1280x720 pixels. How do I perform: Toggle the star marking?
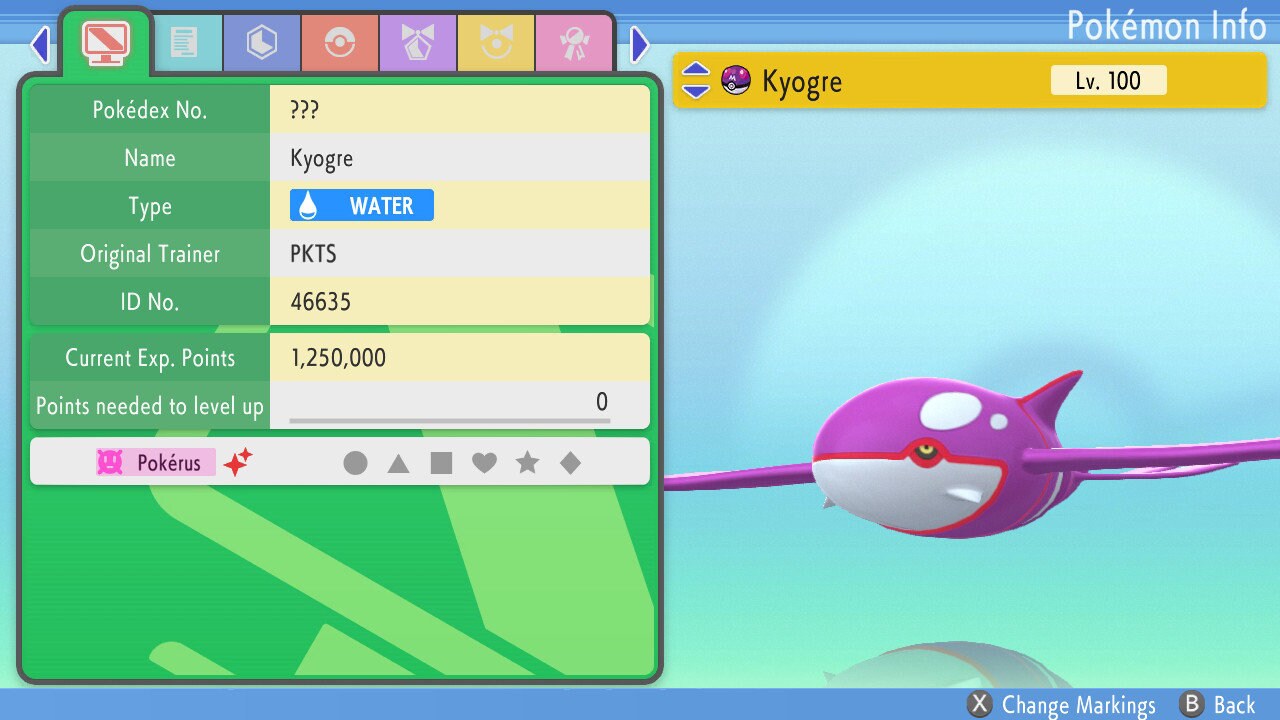(x=527, y=462)
